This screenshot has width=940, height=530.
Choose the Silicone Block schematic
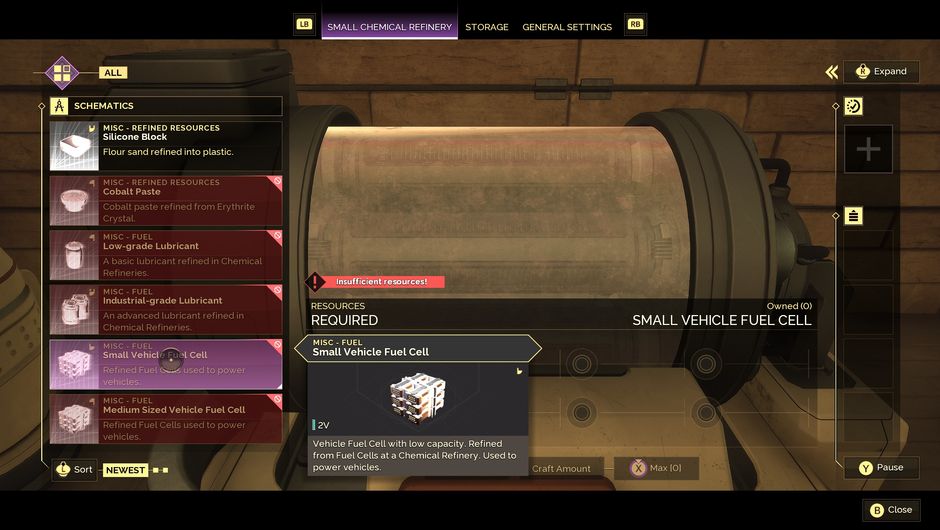166,146
